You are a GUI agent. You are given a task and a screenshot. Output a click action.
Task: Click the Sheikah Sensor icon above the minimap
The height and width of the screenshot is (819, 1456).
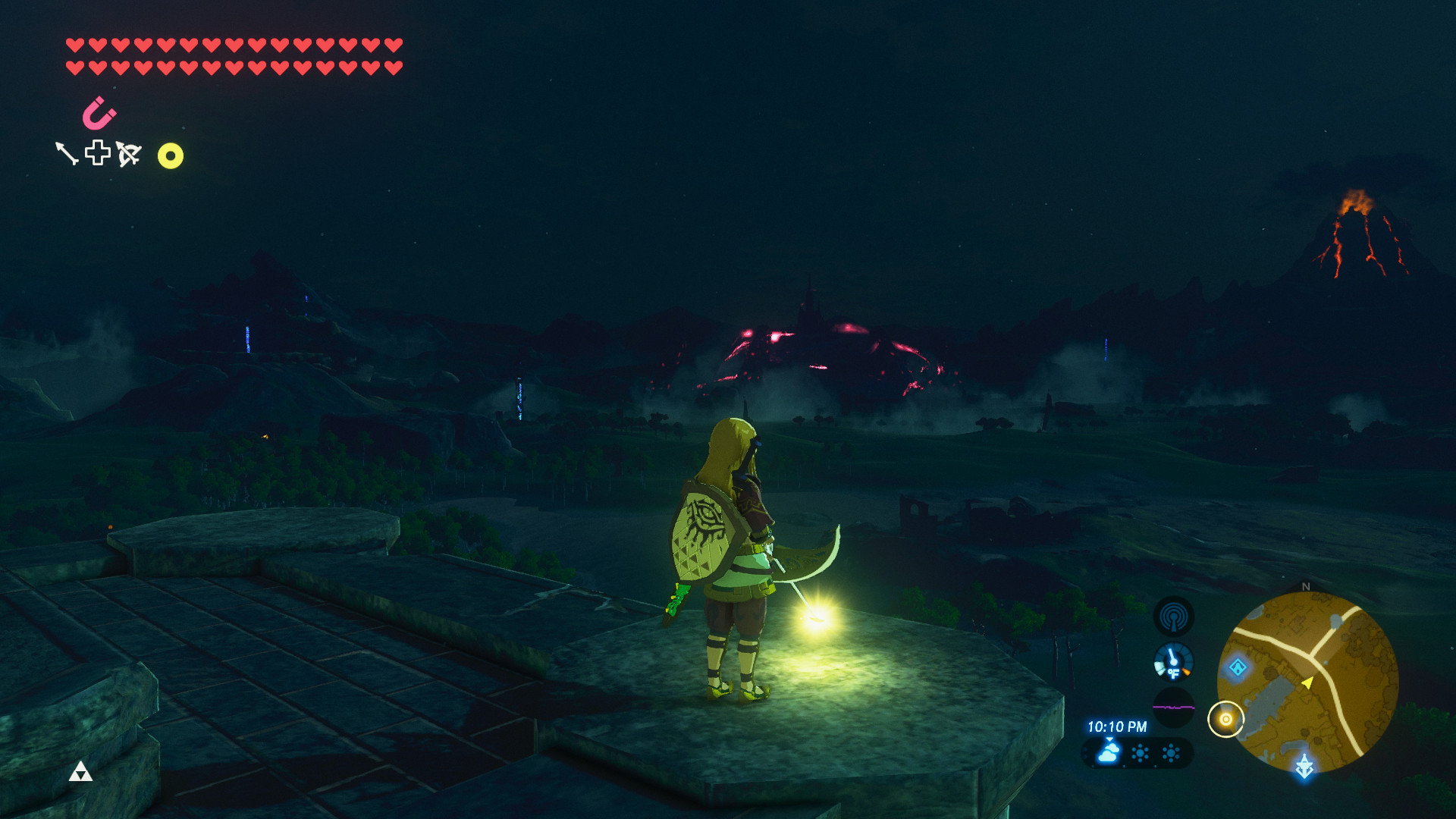click(x=1173, y=617)
